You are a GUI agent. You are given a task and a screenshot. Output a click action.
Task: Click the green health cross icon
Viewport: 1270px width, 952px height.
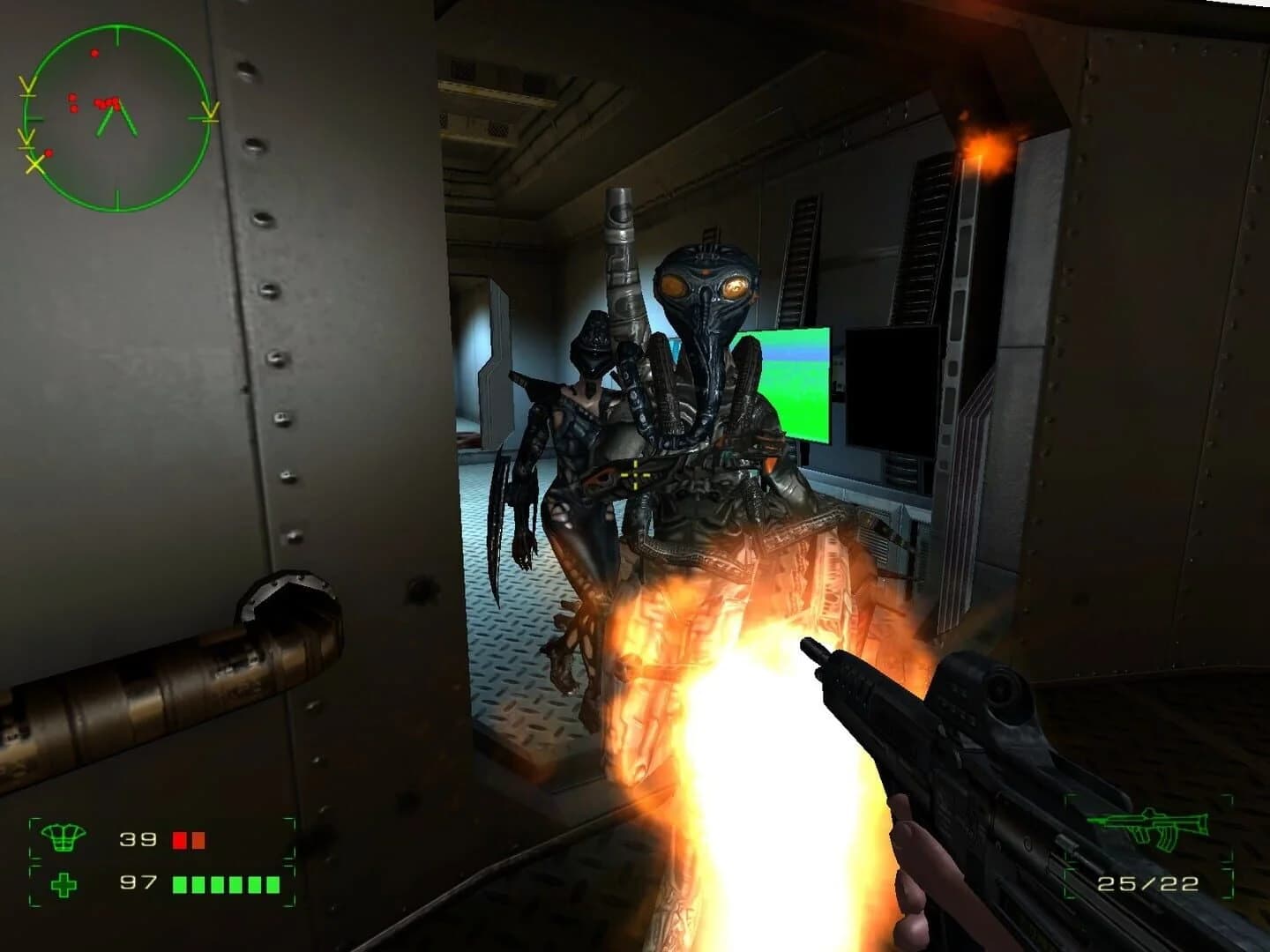[63, 883]
